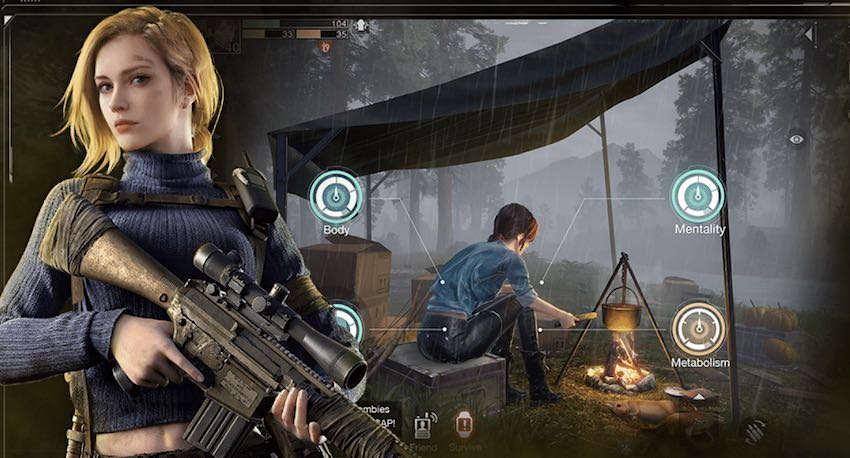This screenshot has width=850, height=458.
Task: Open the Body status gauge
Action: point(335,195)
